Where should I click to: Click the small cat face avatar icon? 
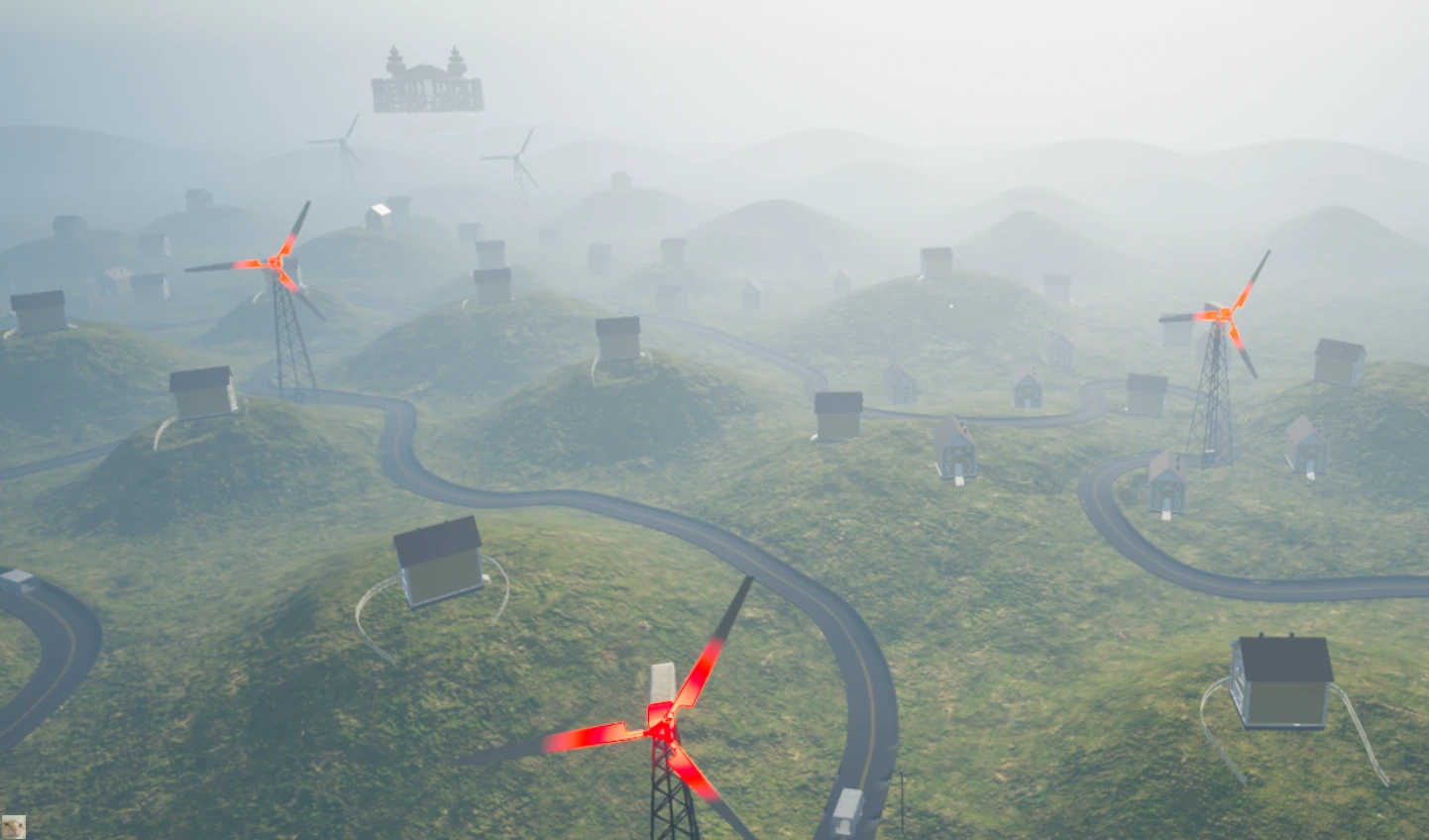click(x=13, y=826)
